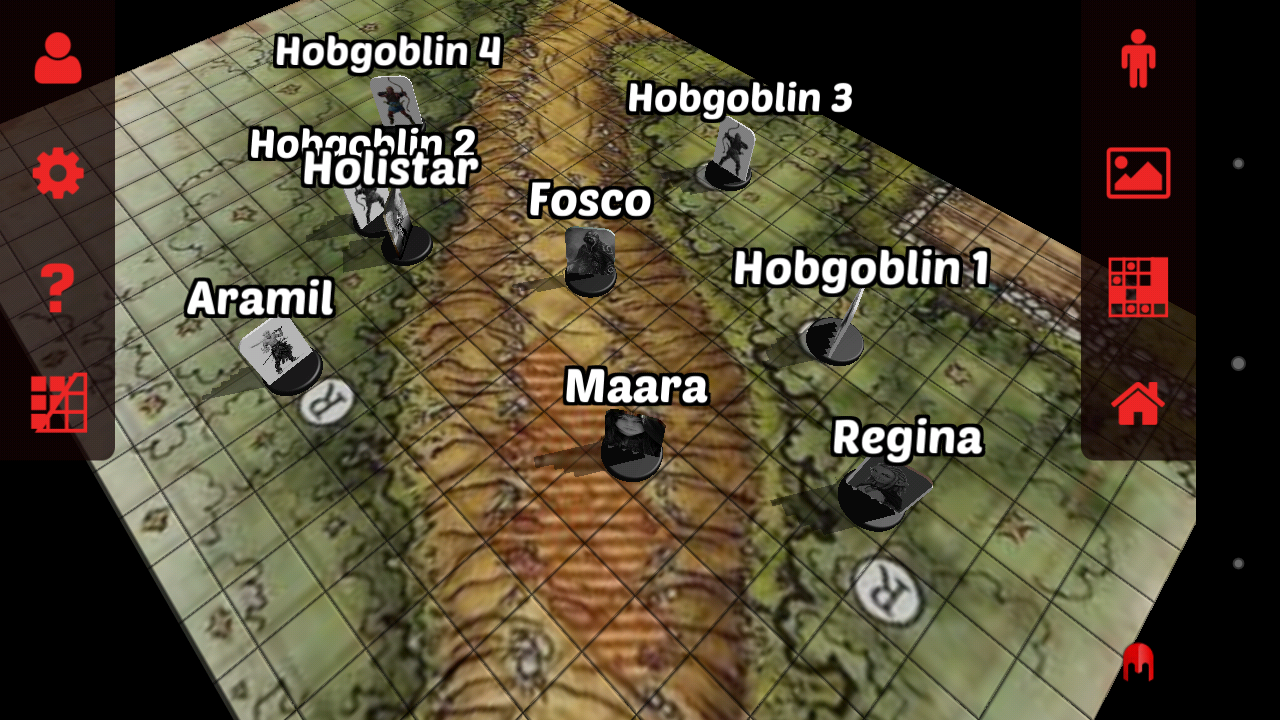The image size is (1280, 720).
Task: Open the player profile icon on the left sidebar
Action: 57,56
